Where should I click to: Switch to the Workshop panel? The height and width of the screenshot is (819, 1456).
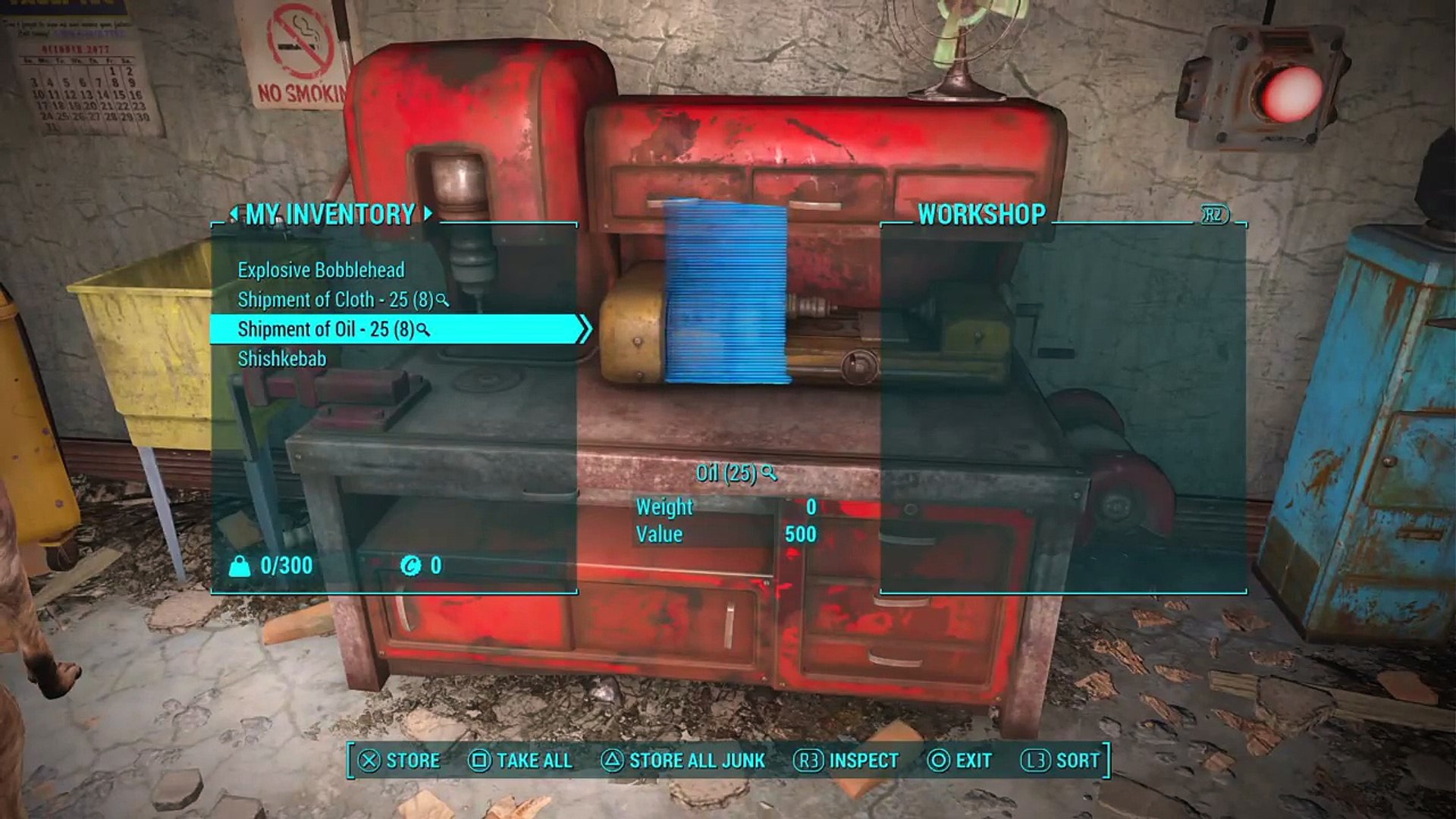(x=981, y=215)
